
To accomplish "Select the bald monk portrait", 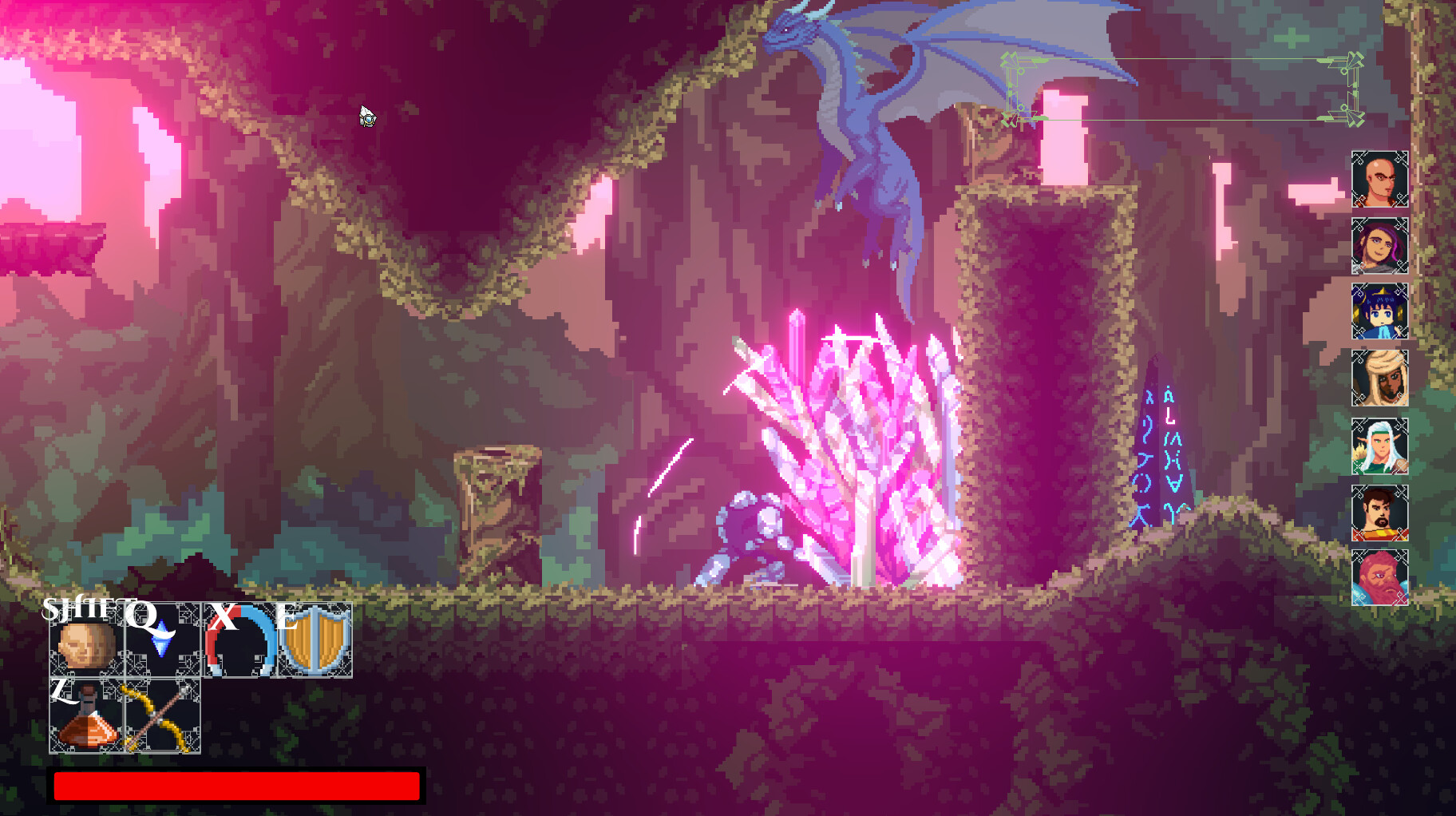I will pos(1380,180).
